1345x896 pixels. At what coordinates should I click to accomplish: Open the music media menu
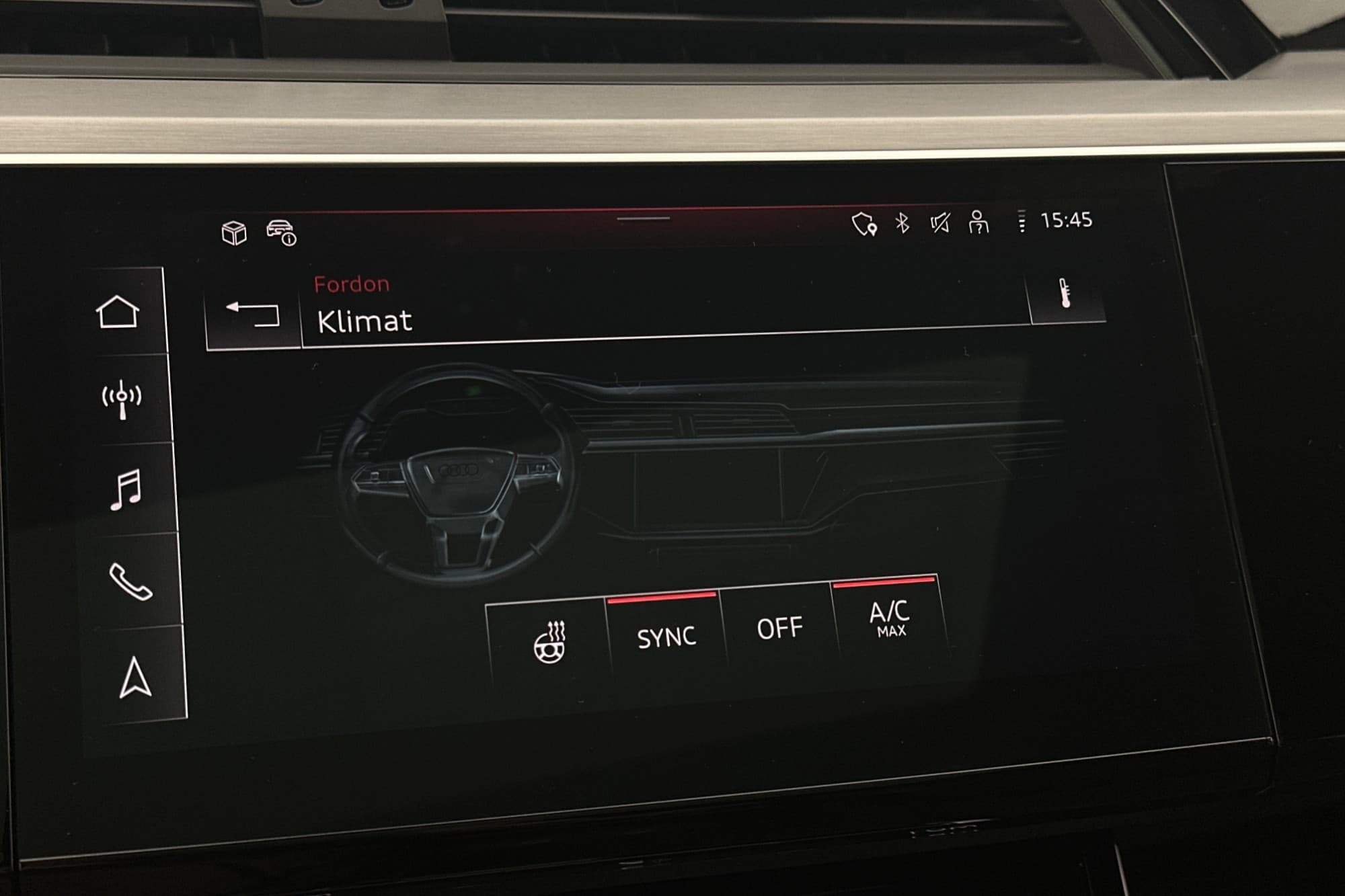coord(126,489)
